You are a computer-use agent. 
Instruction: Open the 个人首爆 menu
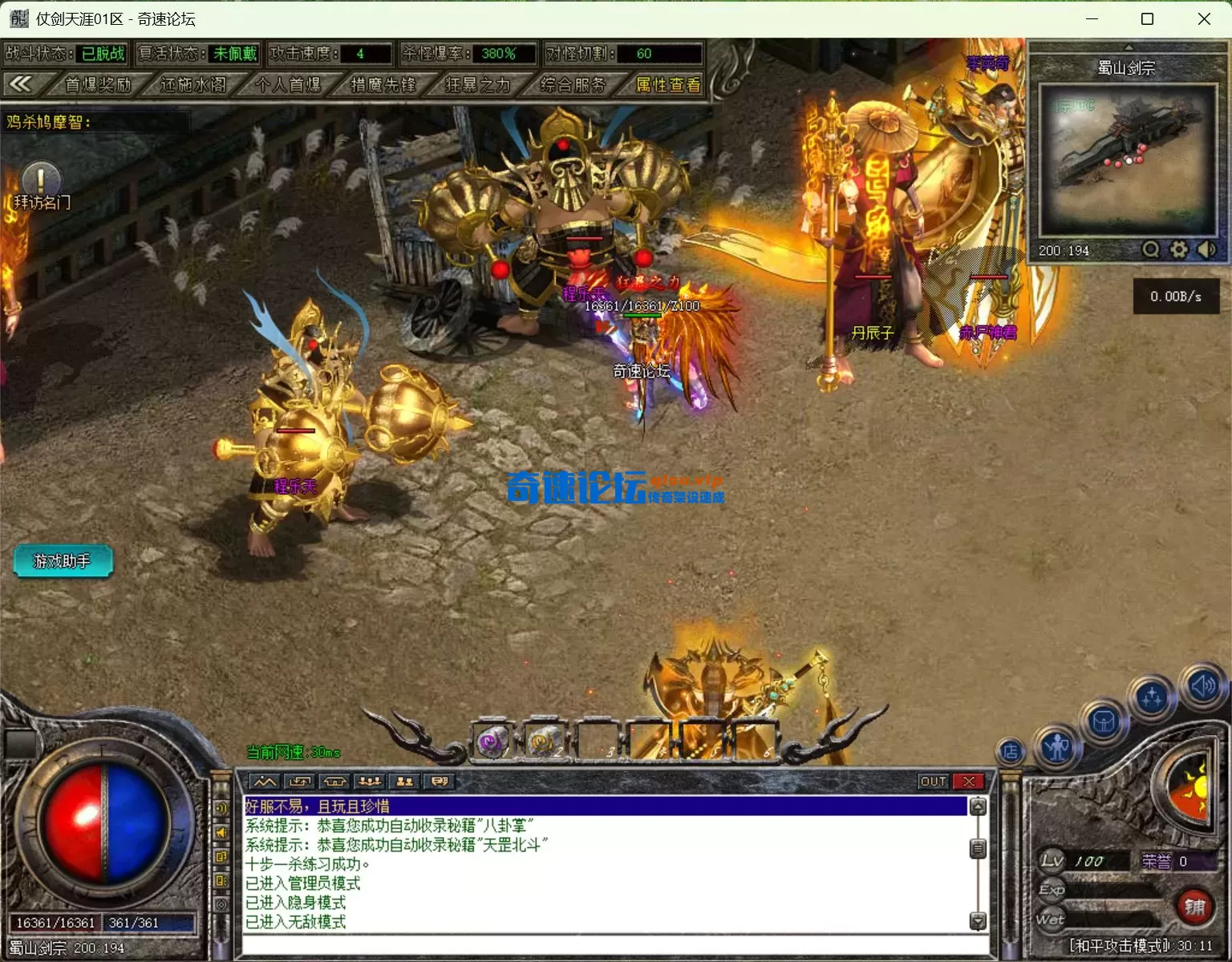point(288,84)
